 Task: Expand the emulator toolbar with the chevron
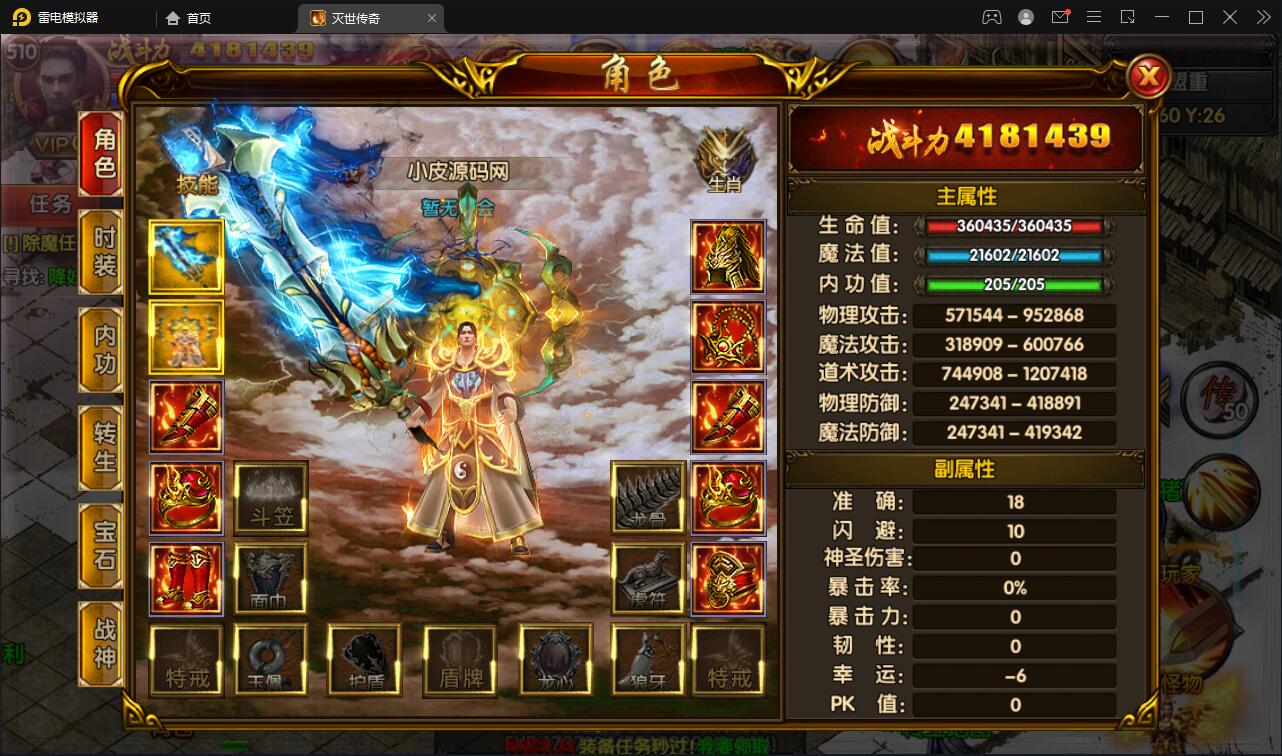(x=1262, y=17)
